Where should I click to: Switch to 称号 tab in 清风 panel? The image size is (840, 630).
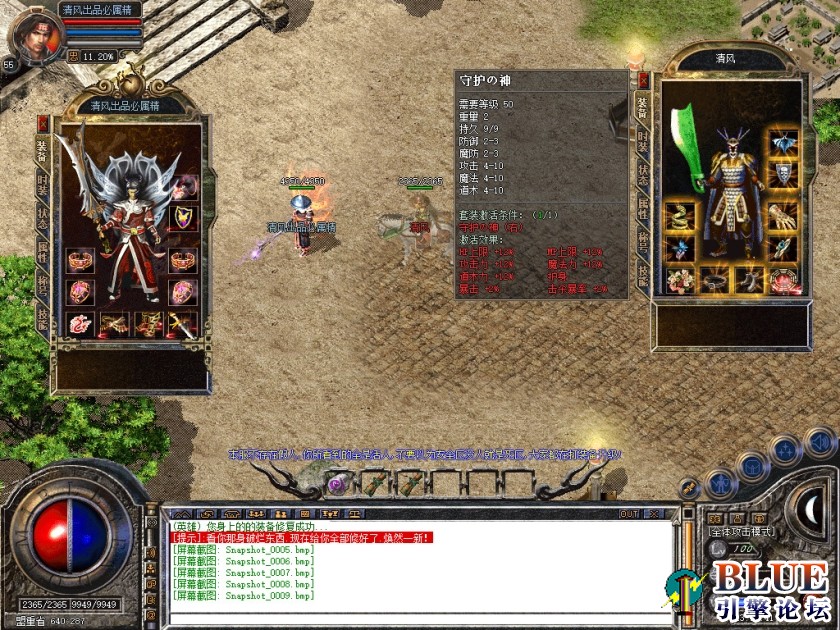tap(643, 241)
